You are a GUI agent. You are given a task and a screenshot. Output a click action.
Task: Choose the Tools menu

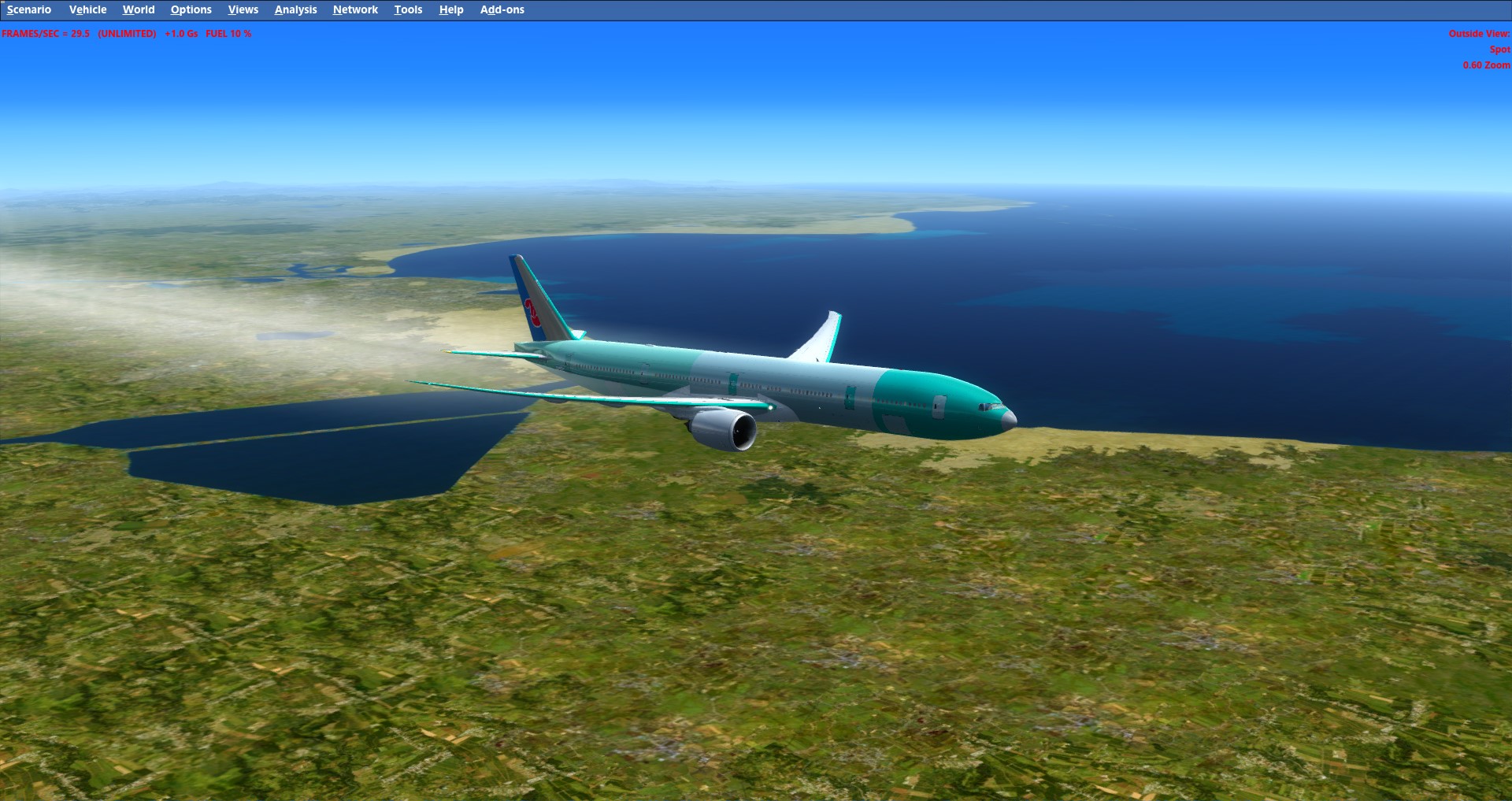[x=408, y=9]
